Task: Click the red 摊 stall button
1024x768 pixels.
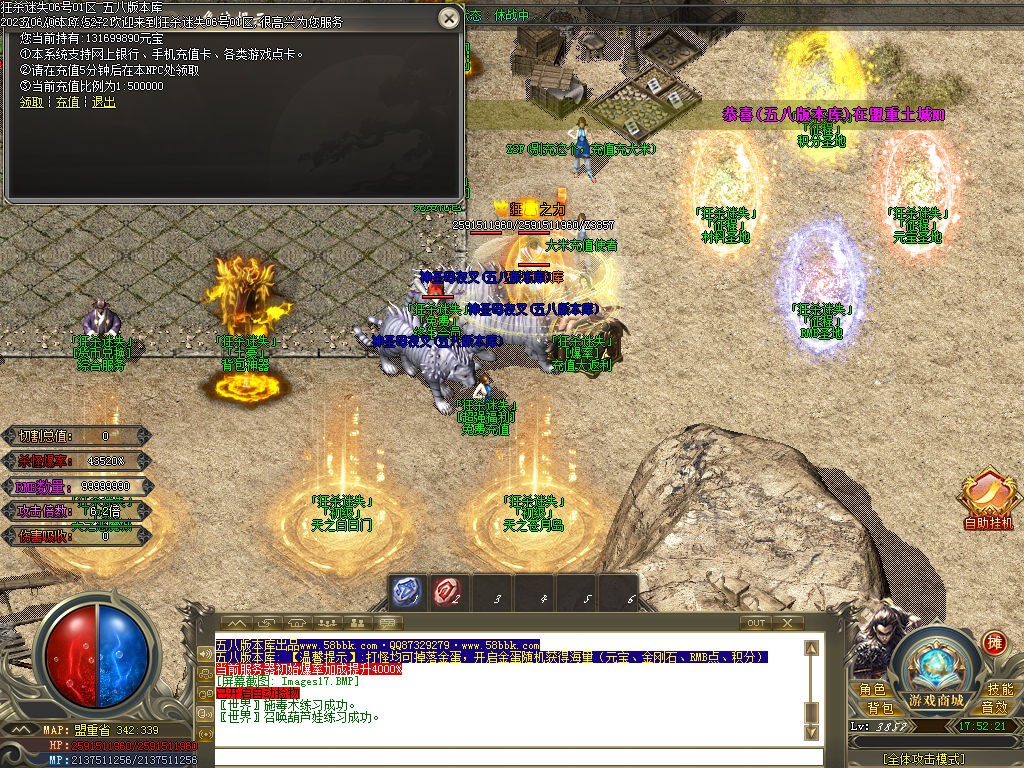Action: point(994,643)
